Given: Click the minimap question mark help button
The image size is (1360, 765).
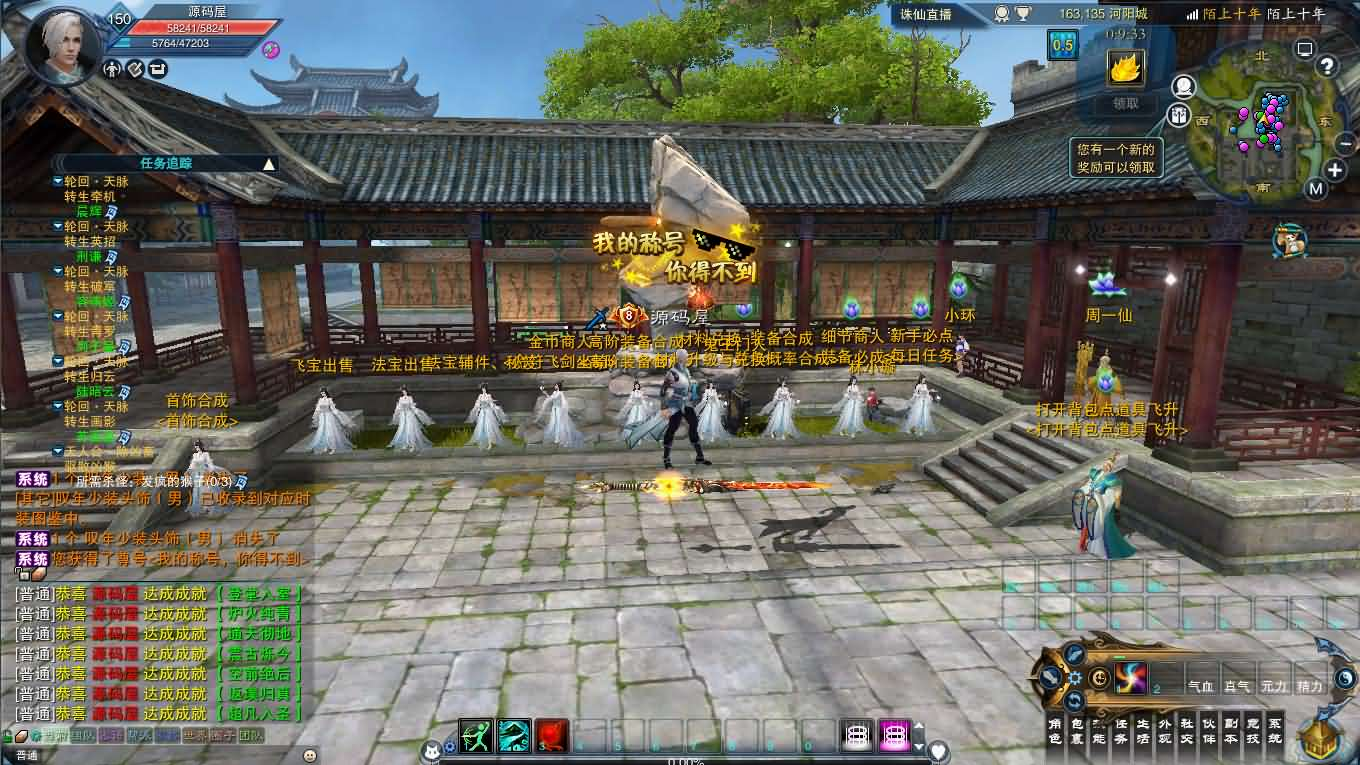Looking at the screenshot, I should [x=1327, y=66].
